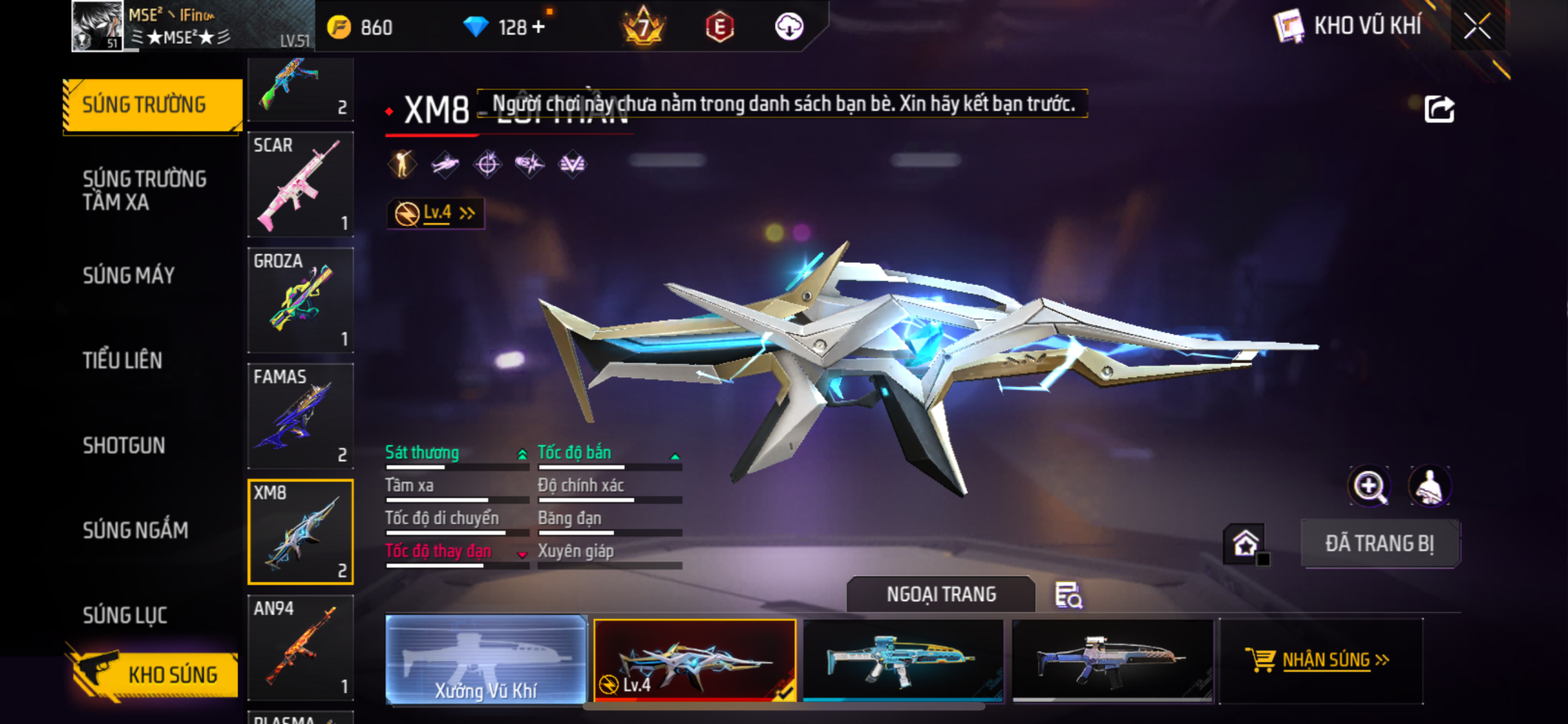The image size is (1568, 724).
Task: Switch to Súng Trường Tầm Xa category
Action: [x=145, y=190]
